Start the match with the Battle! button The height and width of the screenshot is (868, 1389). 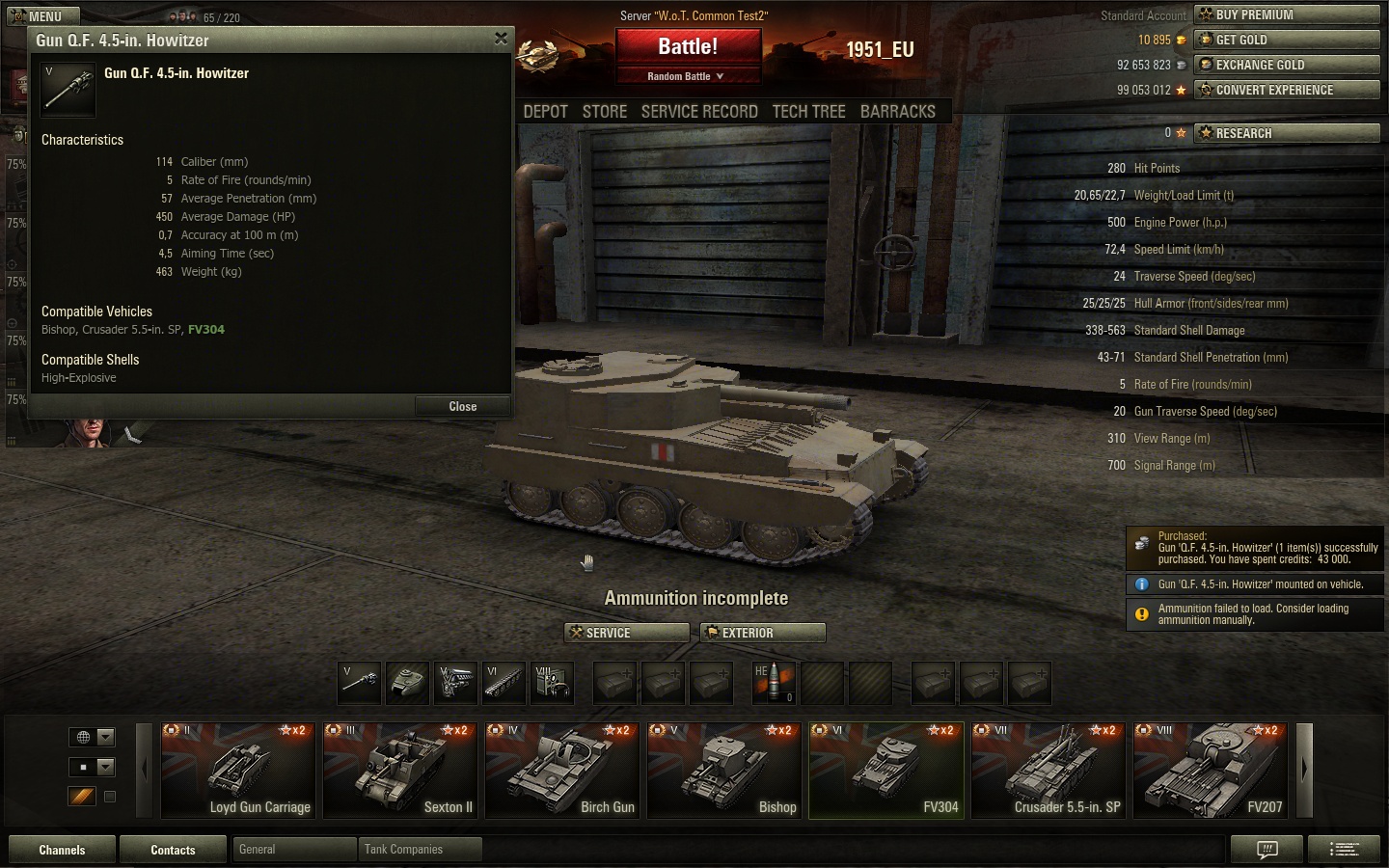click(688, 46)
